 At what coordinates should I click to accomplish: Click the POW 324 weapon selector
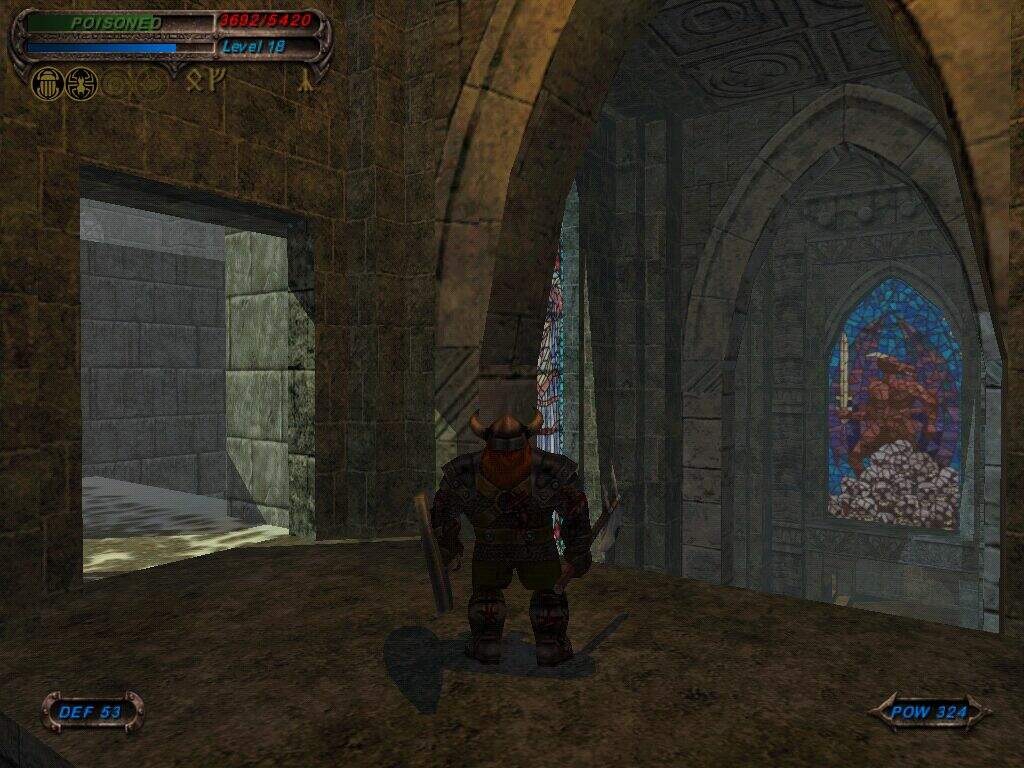pyautogui.click(x=930, y=713)
